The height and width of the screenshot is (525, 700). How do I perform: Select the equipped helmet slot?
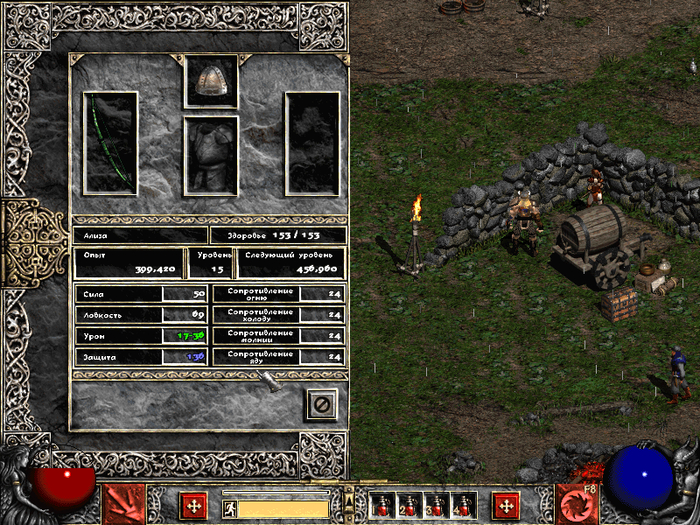211,81
